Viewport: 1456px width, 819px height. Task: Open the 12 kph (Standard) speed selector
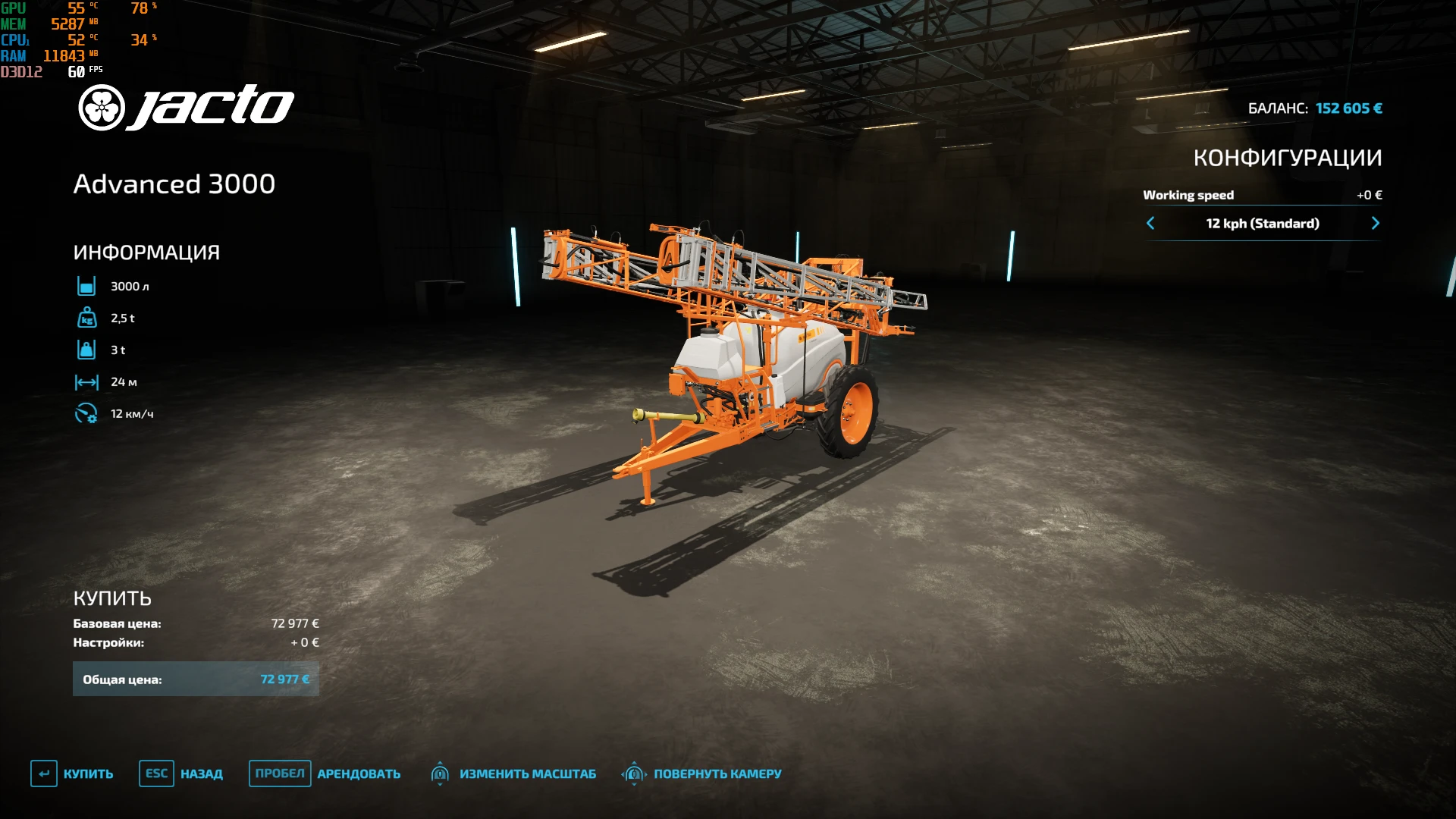click(1263, 223)
